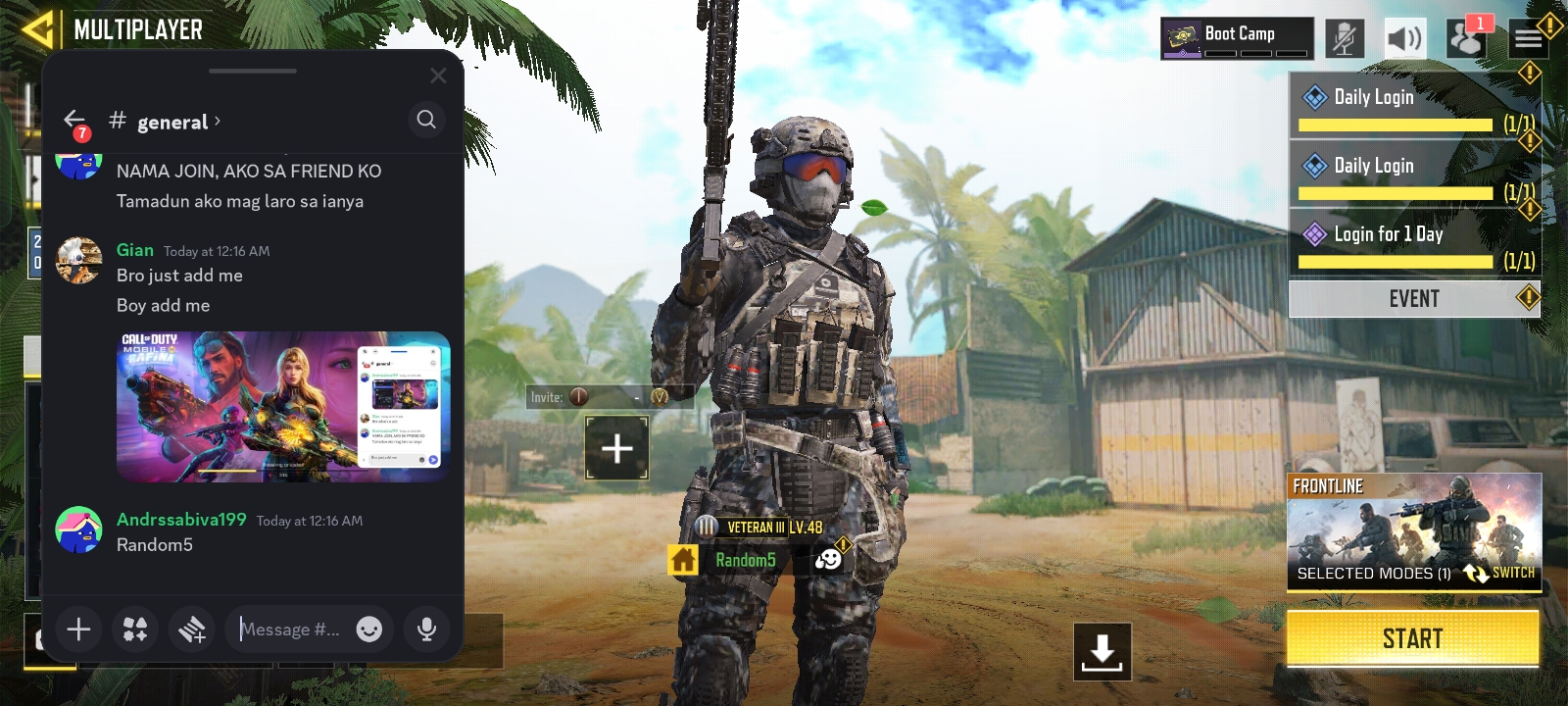Toggle the microphone mute icon
Screen dimensions: 1568x706
1345,39
